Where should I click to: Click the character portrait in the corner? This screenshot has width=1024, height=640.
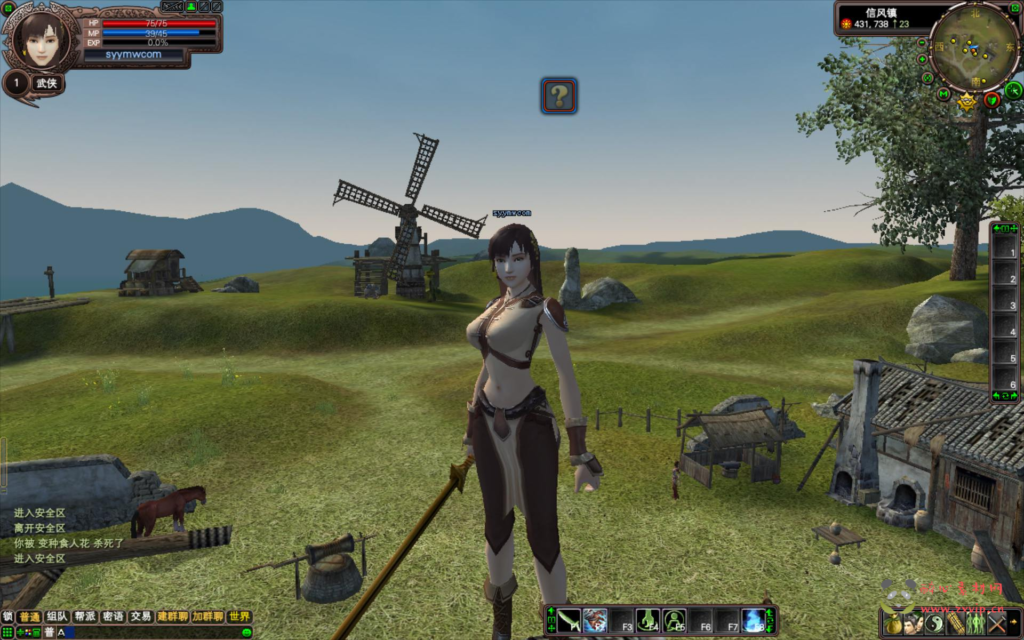tap(41, 38)
